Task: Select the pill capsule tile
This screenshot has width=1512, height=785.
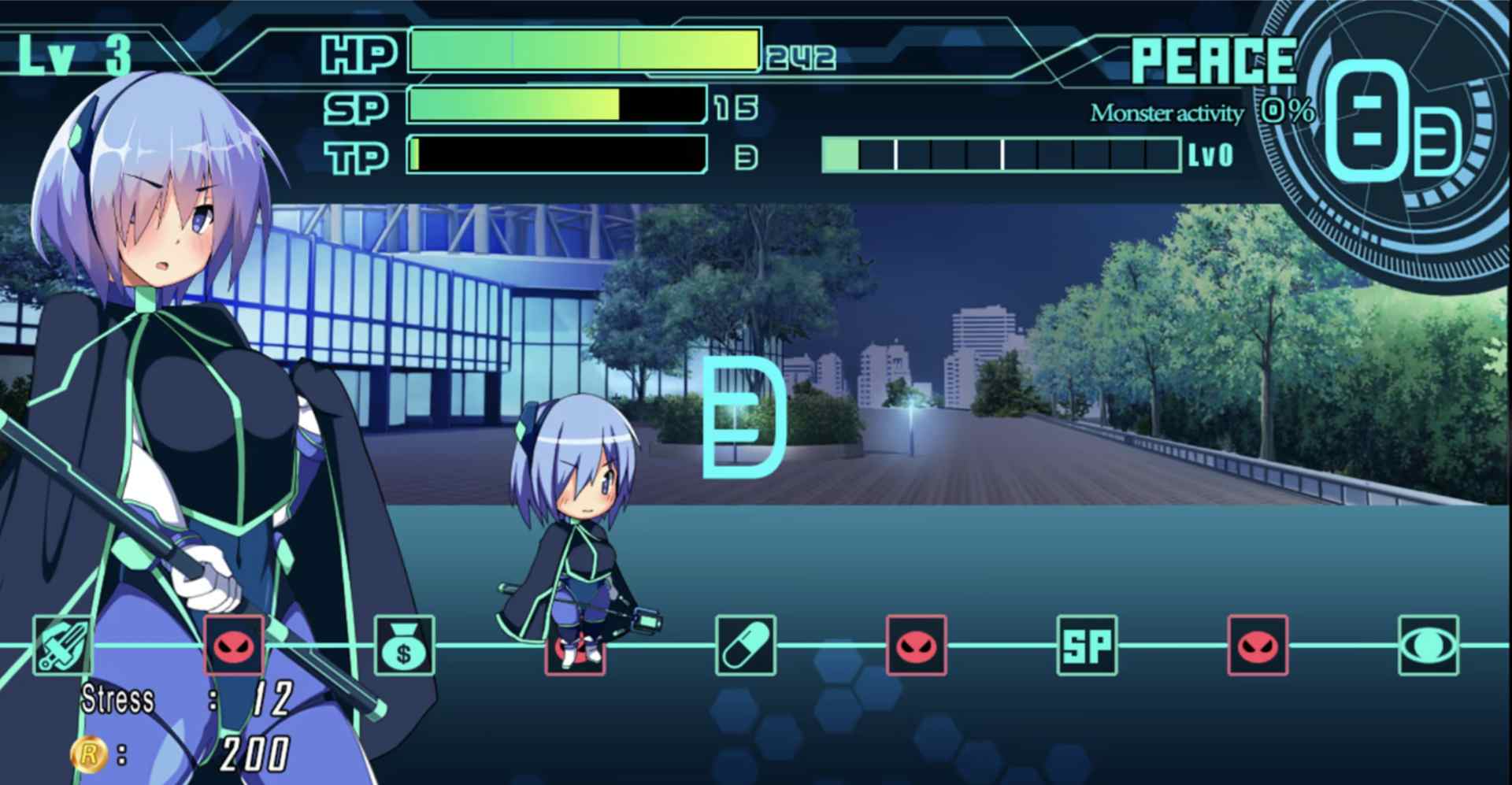Action: pos(745,646)
